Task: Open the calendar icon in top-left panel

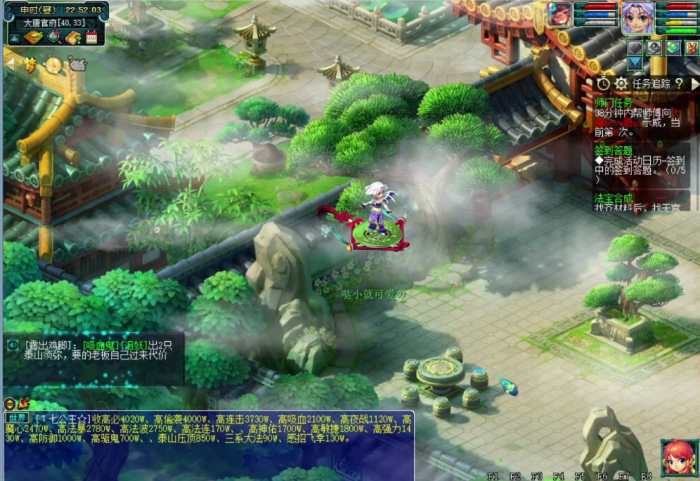Action: (91, 37)
